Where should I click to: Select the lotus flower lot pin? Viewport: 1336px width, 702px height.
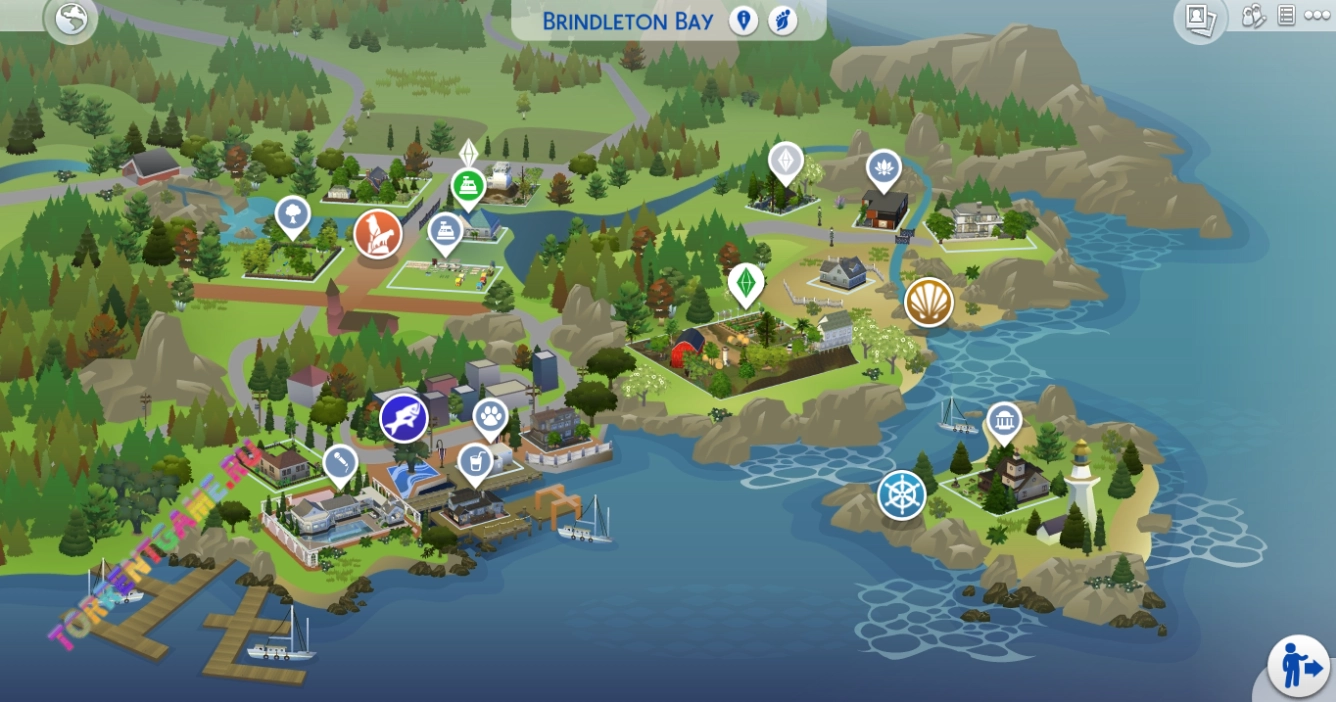pyautogui.click(x=883, y=167)
